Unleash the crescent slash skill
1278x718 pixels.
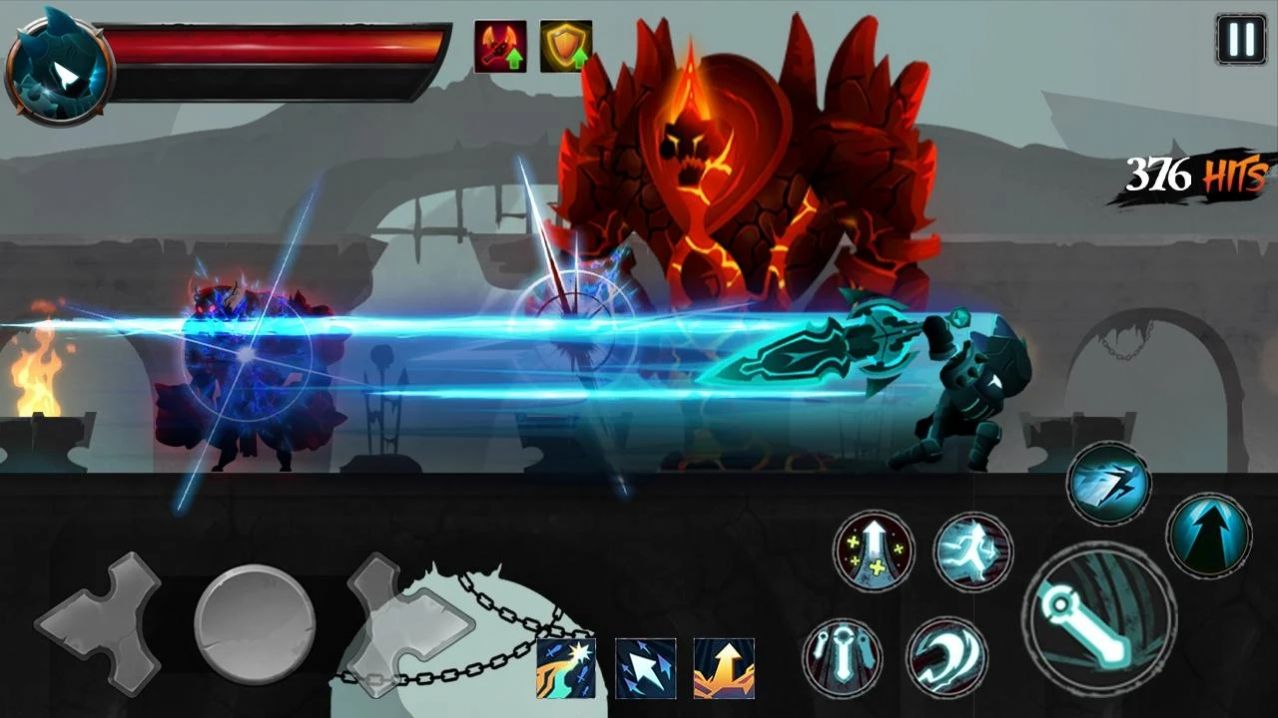946,657
